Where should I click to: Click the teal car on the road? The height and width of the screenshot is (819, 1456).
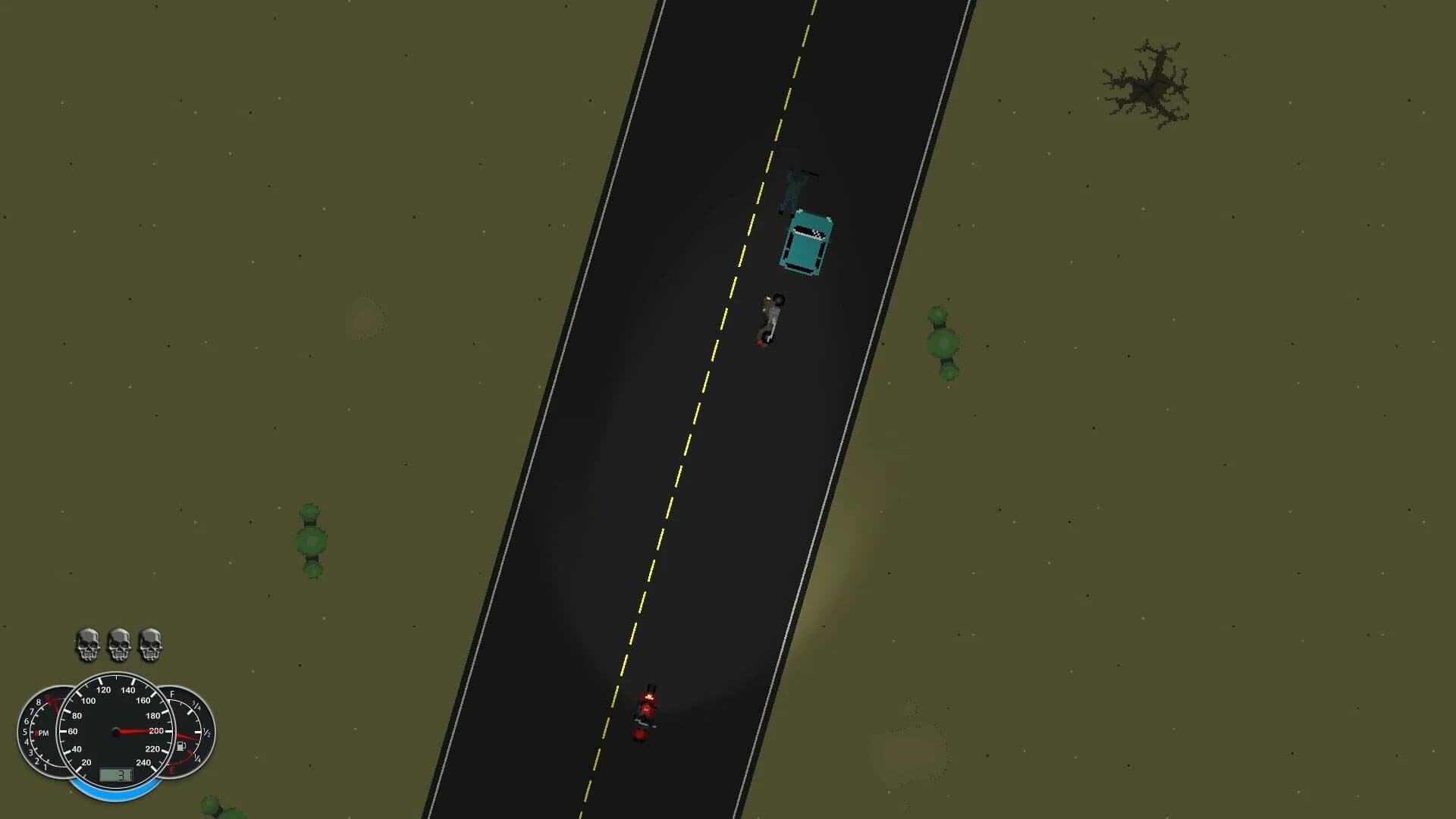tap(806, 245)
